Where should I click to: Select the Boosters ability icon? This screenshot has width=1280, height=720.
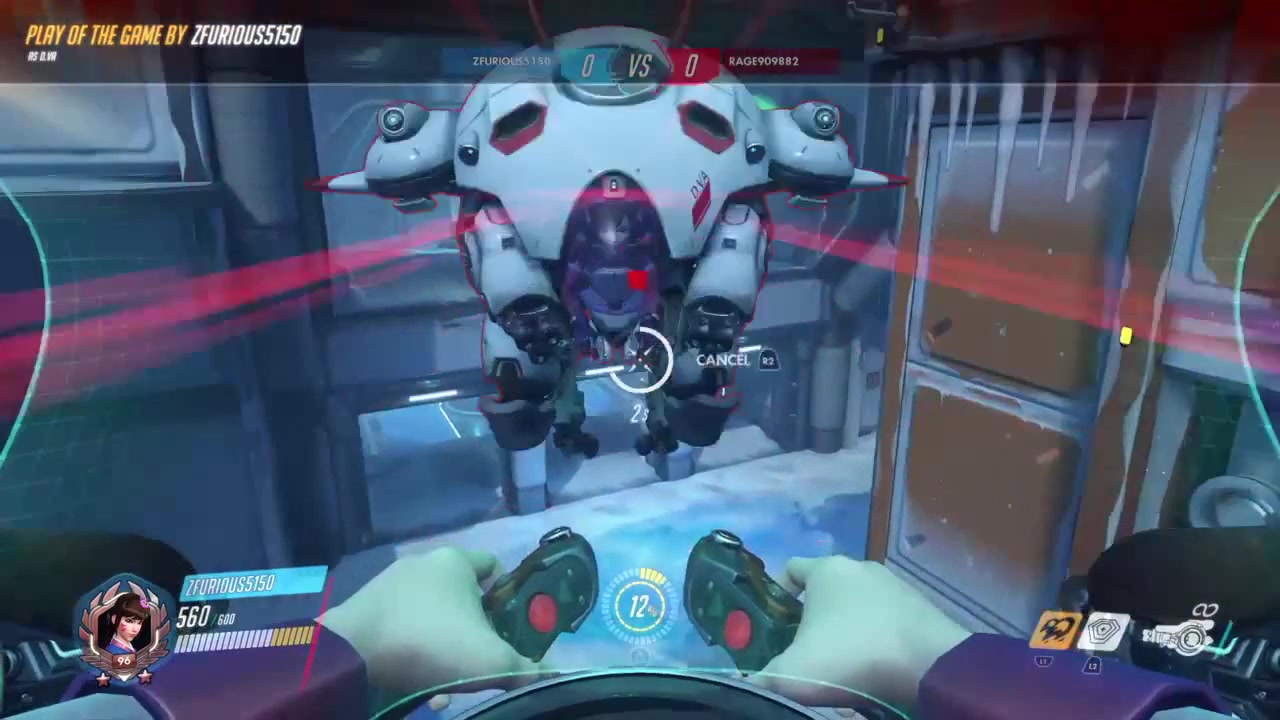(x=1055, y=628)
